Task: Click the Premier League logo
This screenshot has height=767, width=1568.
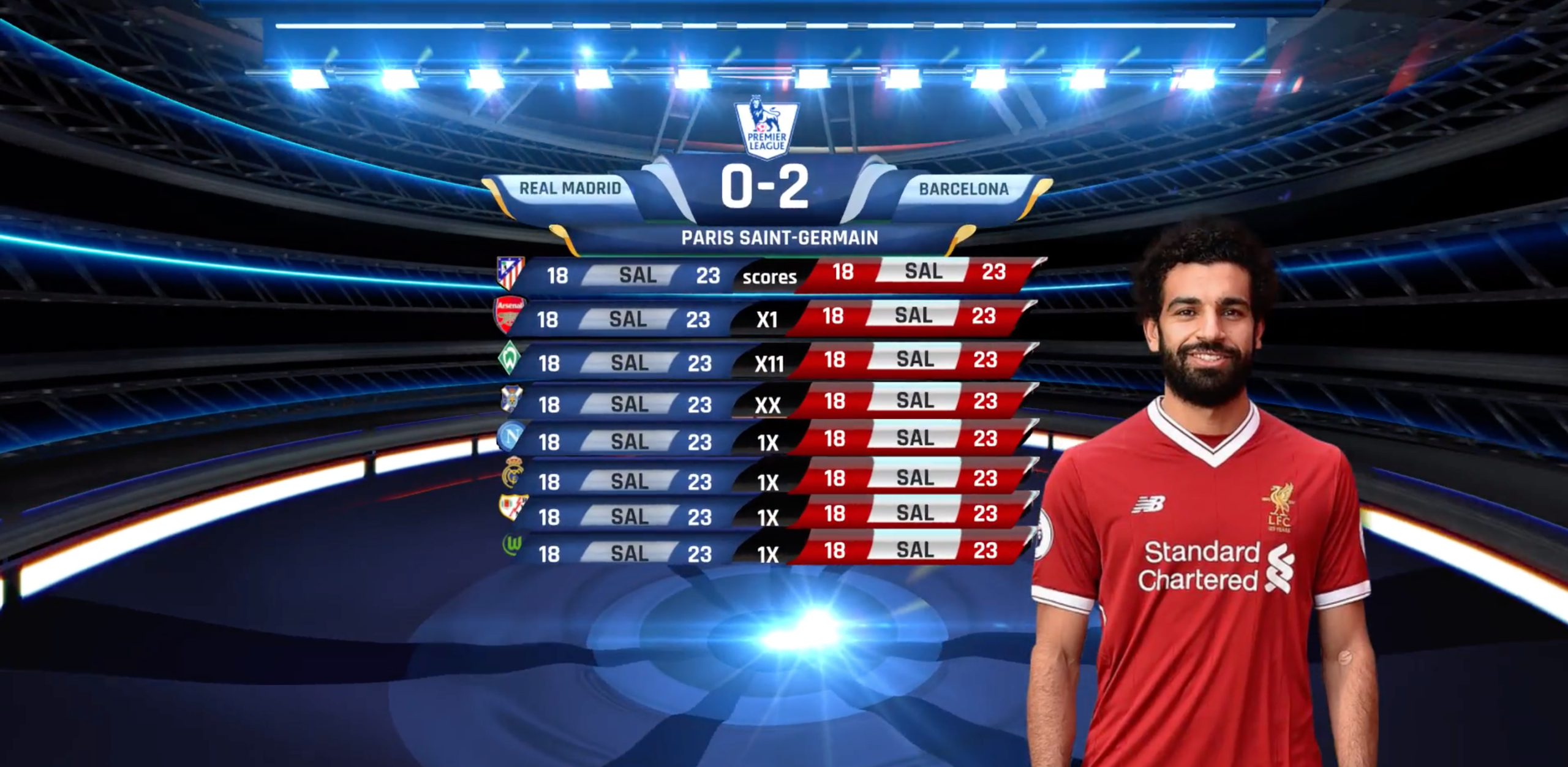Action: [x=766, y=127]
